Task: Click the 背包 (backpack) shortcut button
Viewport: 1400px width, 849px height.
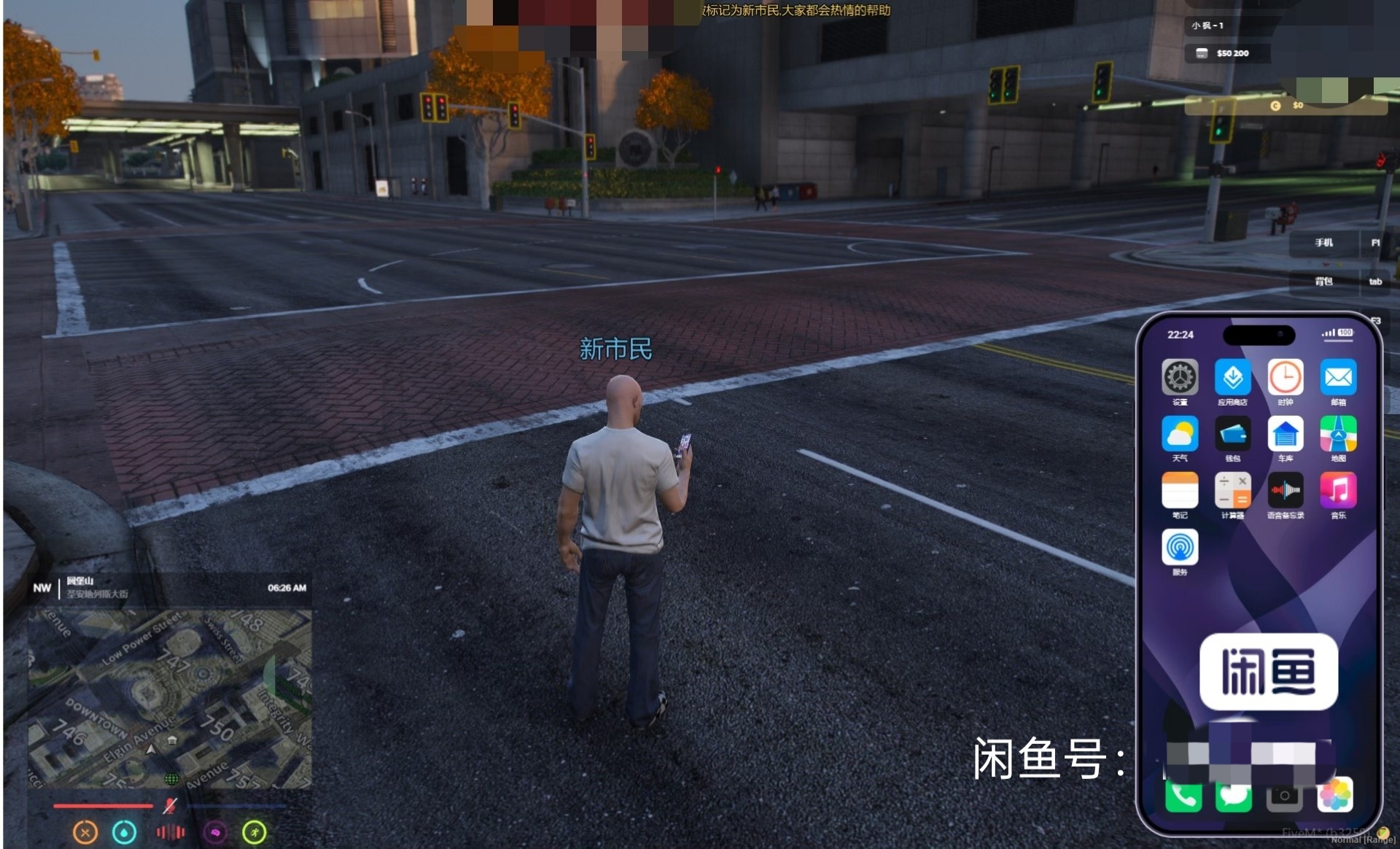Action: 1323,282
